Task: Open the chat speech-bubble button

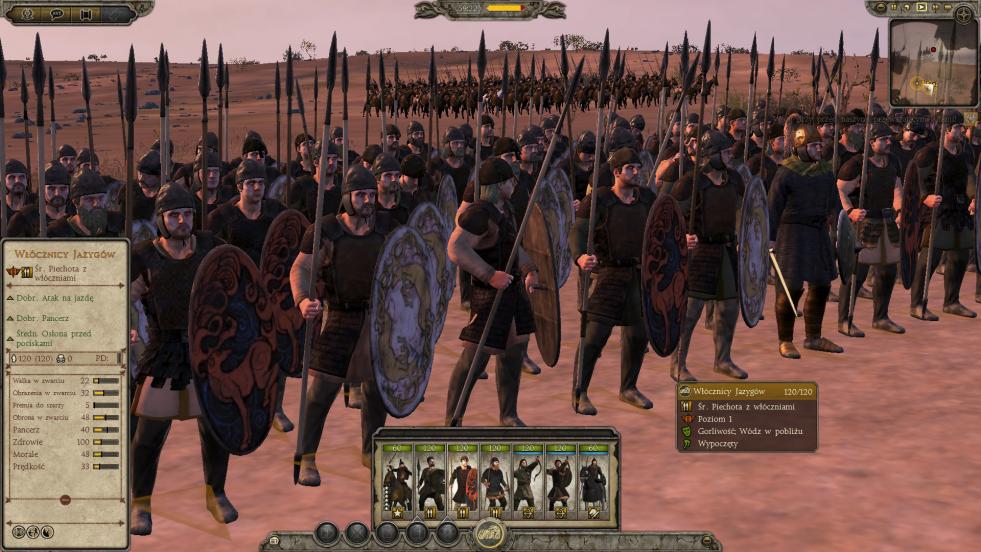Action: [57, 14]
